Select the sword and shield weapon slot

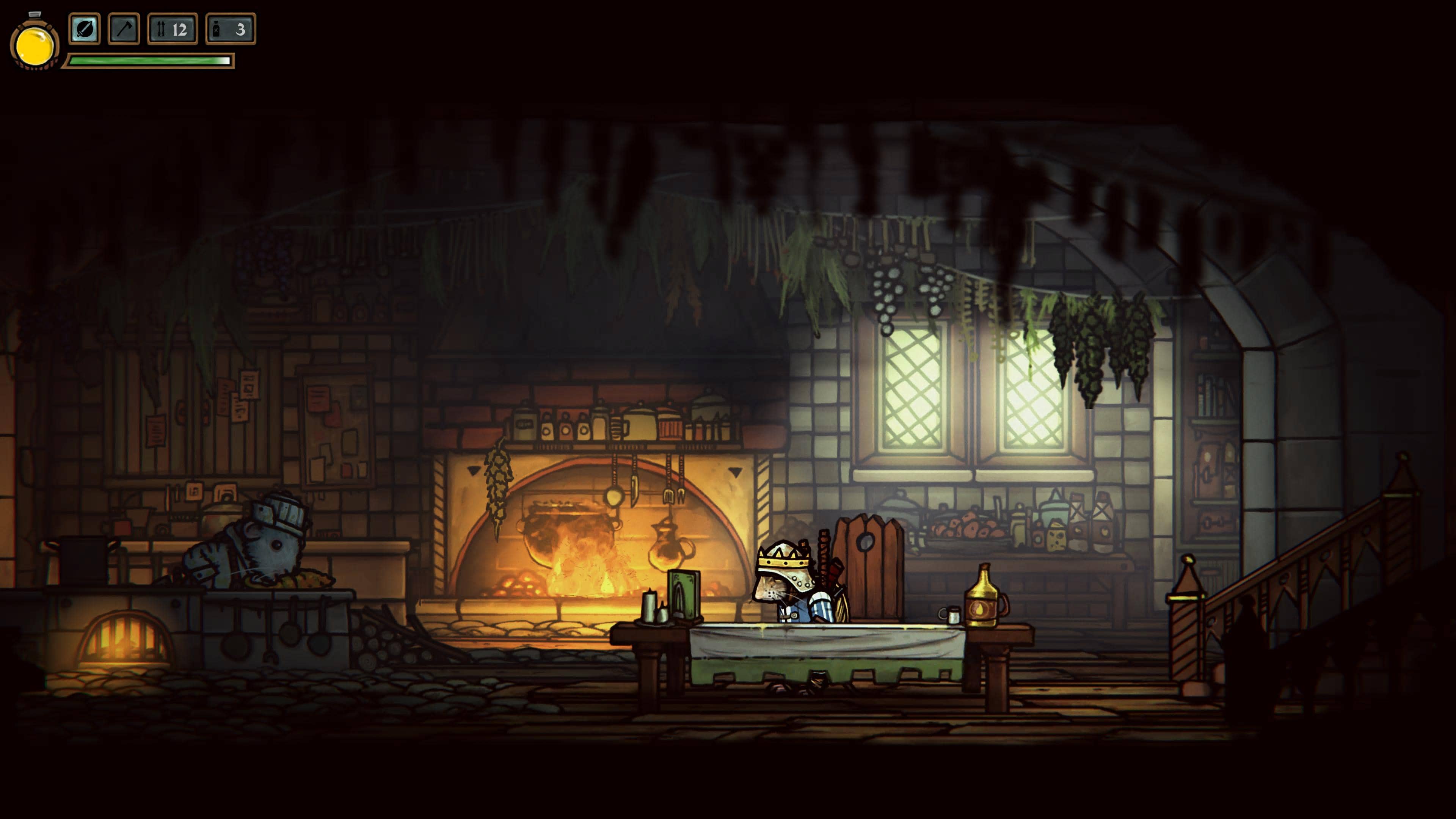[x=84, y=29]
